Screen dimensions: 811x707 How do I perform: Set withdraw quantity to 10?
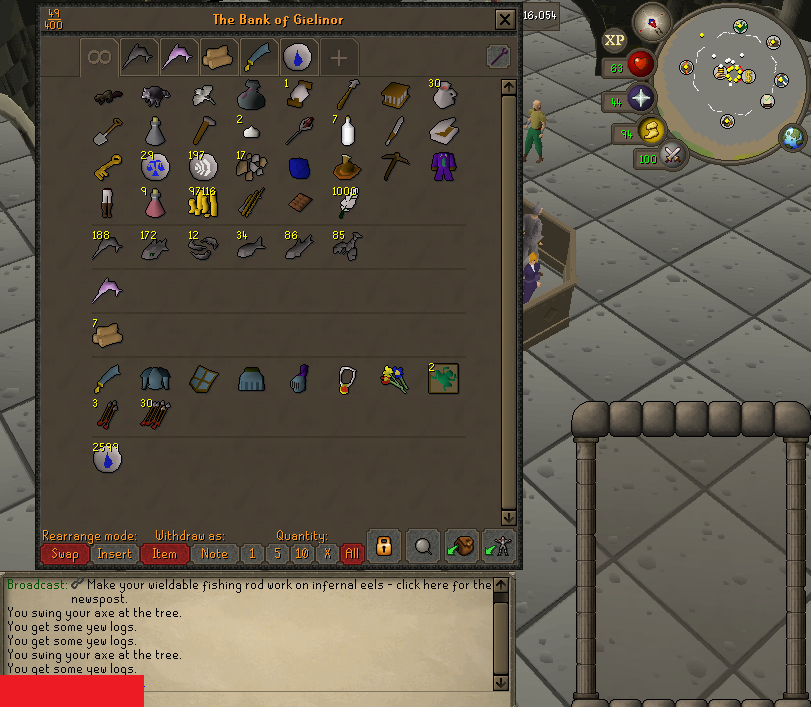tap(302, 553)
